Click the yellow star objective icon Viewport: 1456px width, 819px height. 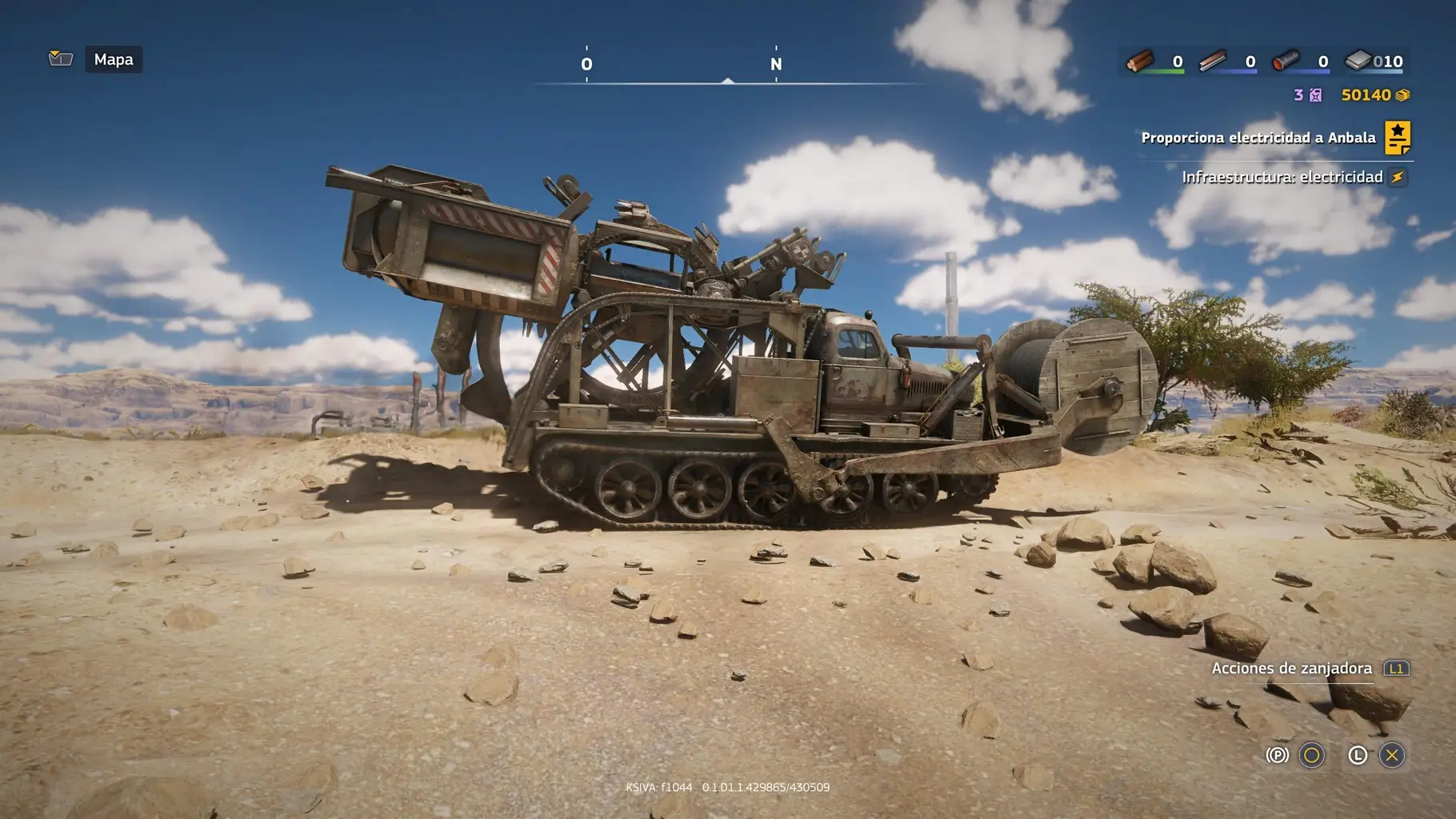(x=1398, y=138)
